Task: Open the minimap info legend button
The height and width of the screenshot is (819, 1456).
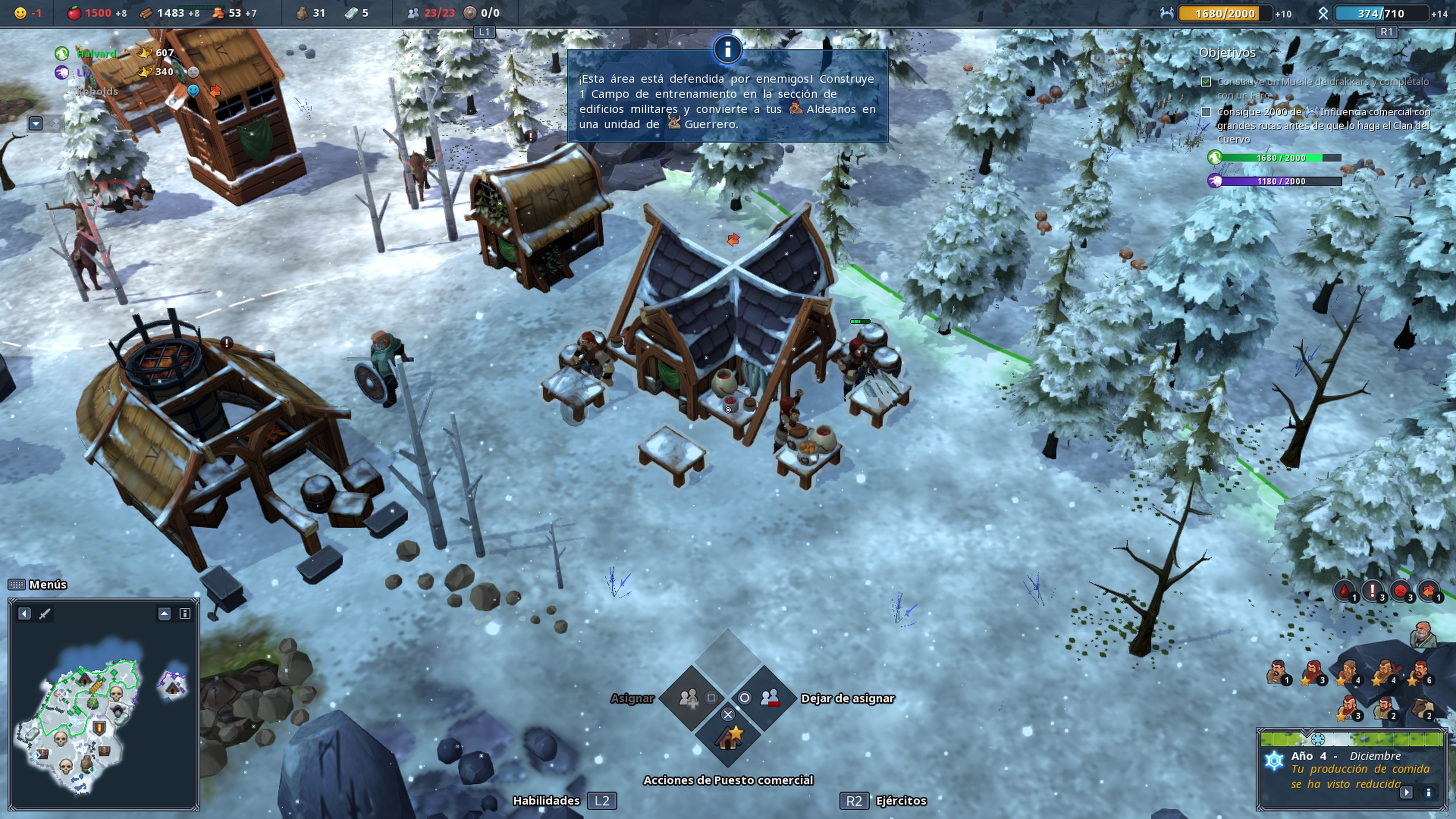Action: tap(185, 614)
